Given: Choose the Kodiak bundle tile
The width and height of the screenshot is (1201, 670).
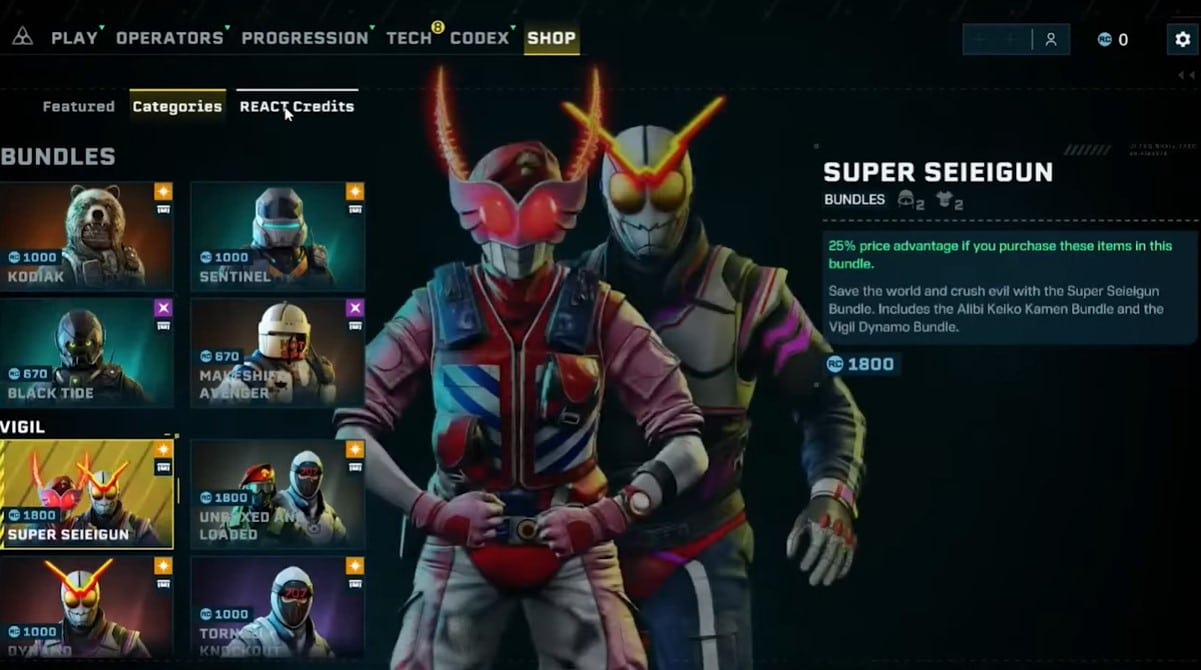Looking at the screenshot, I should point(86,235).
